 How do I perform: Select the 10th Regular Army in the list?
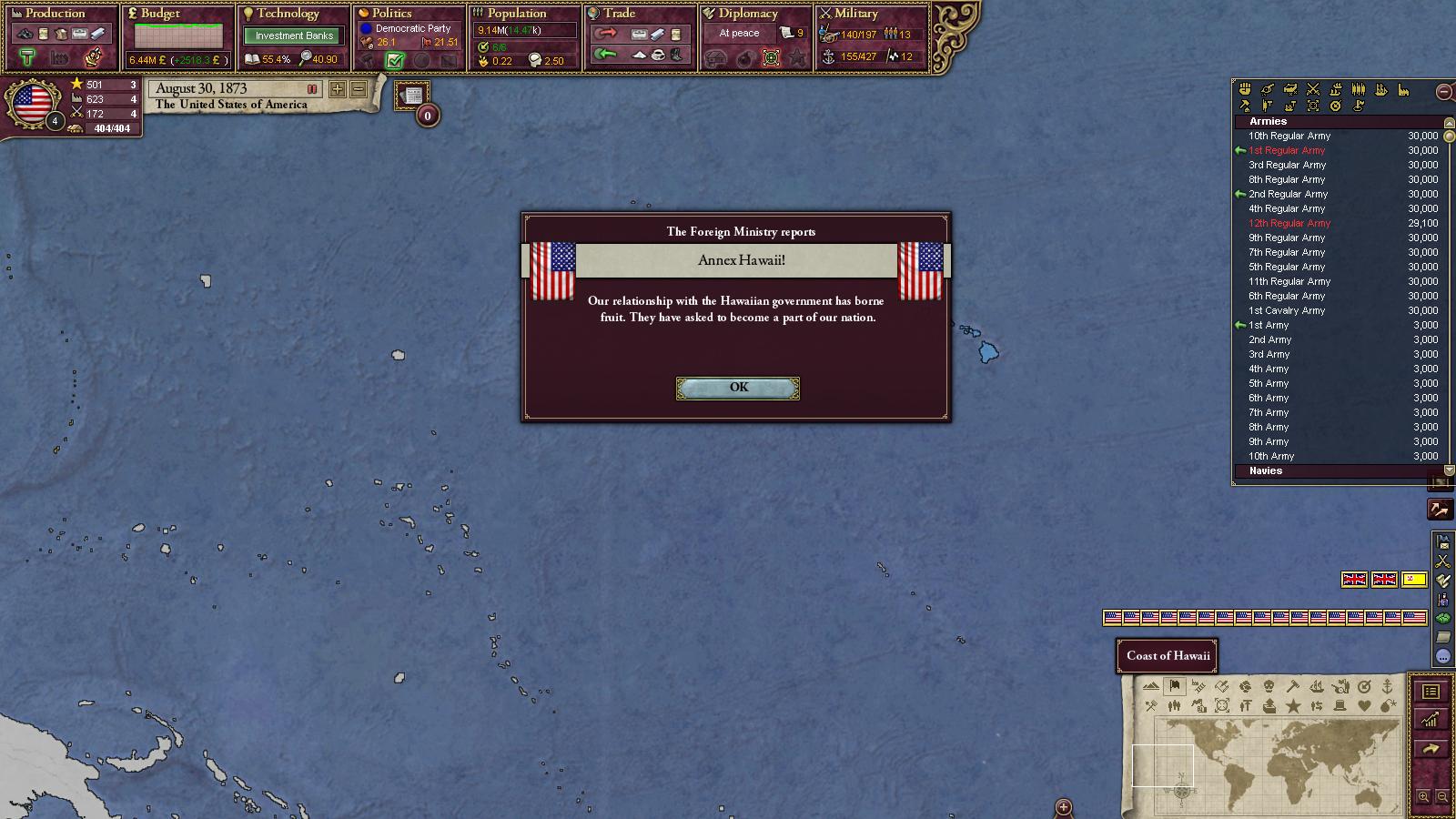tap(1289, 136)
